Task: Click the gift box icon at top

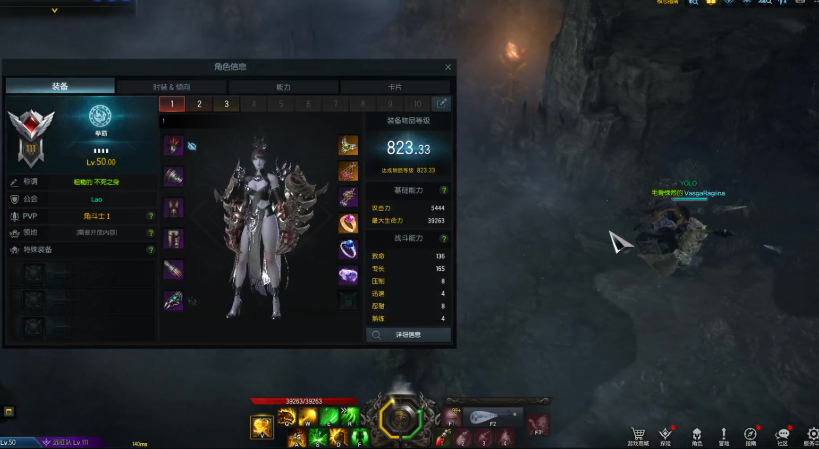Action: click(x=711, y=3)
